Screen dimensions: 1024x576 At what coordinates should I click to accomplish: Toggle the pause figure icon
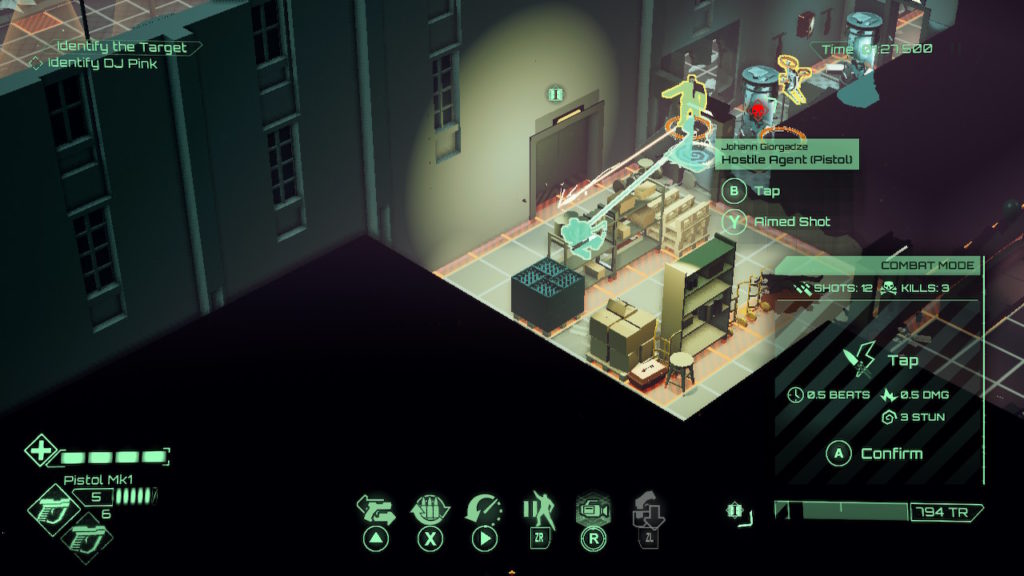coord(537,510)
